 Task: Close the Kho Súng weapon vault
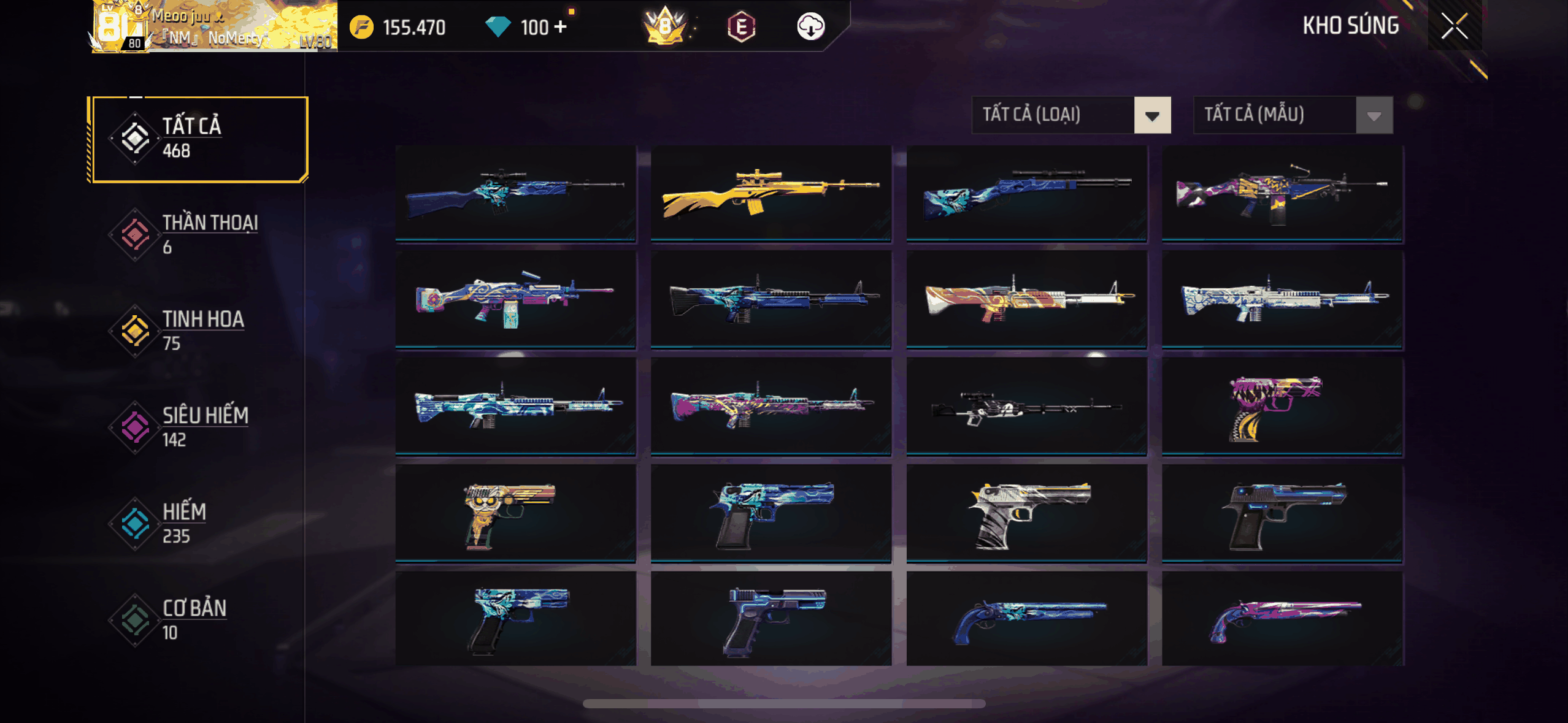point(1454,26)
